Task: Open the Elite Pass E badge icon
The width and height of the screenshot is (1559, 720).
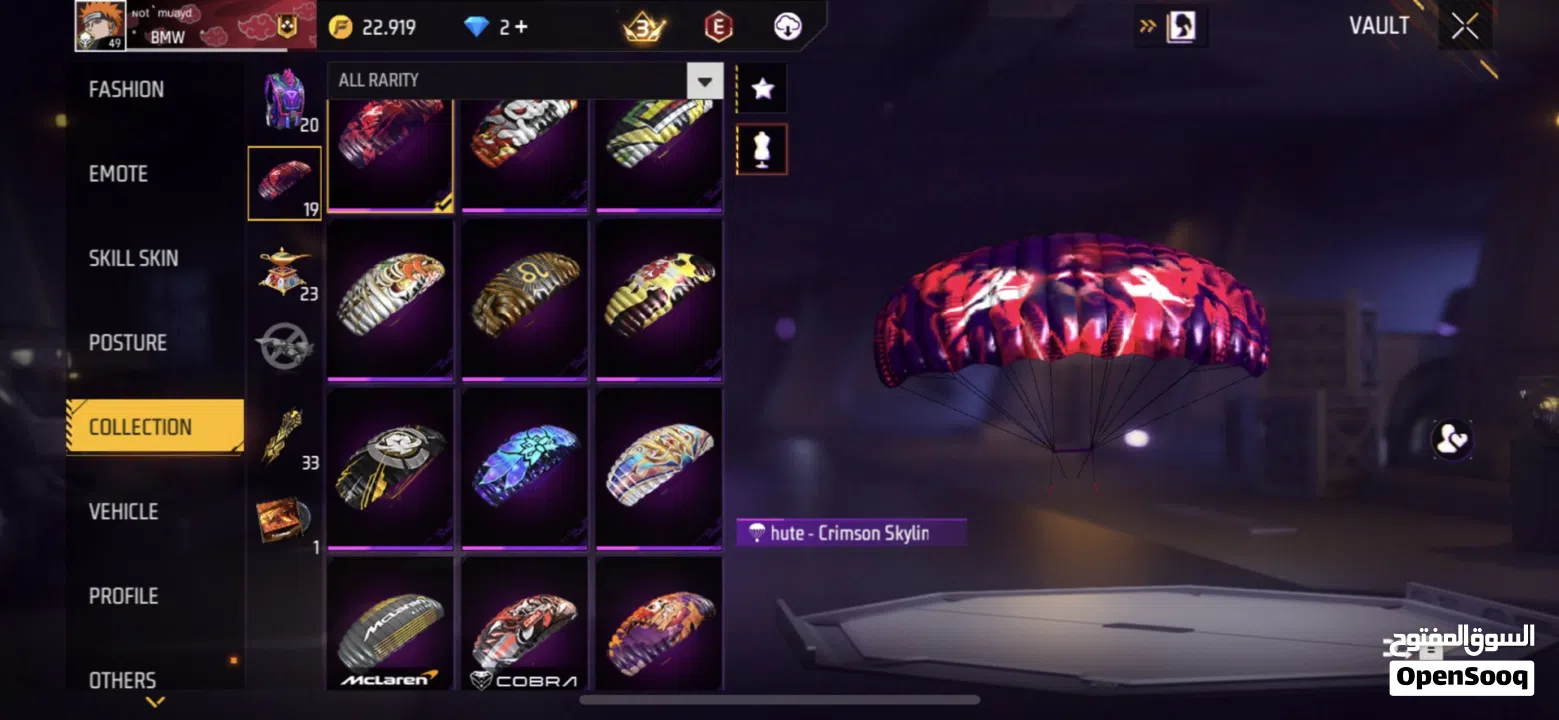Action: pyautogui.click(x=719, y=26)
